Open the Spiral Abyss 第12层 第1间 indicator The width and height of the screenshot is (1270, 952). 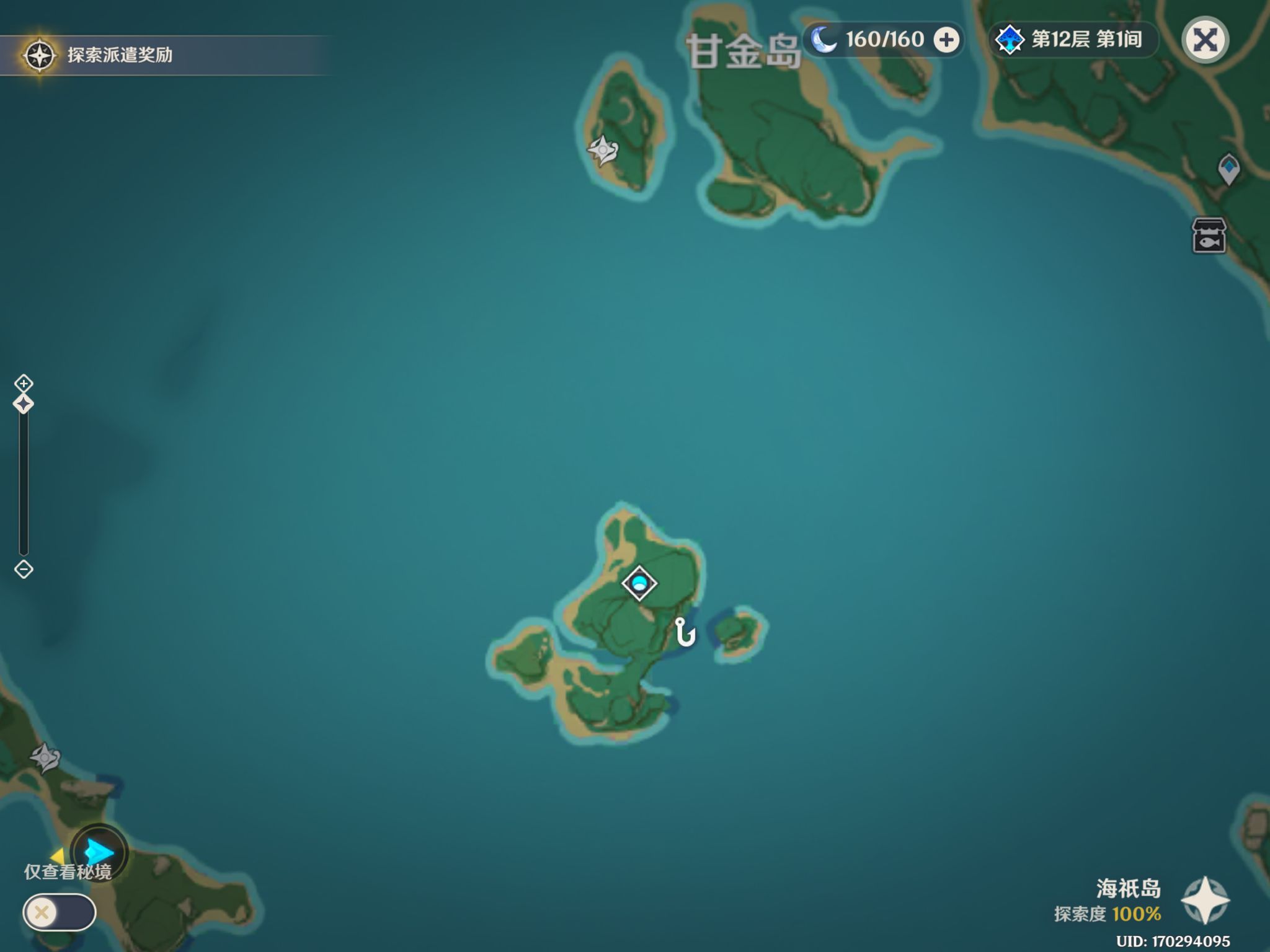1073,40
